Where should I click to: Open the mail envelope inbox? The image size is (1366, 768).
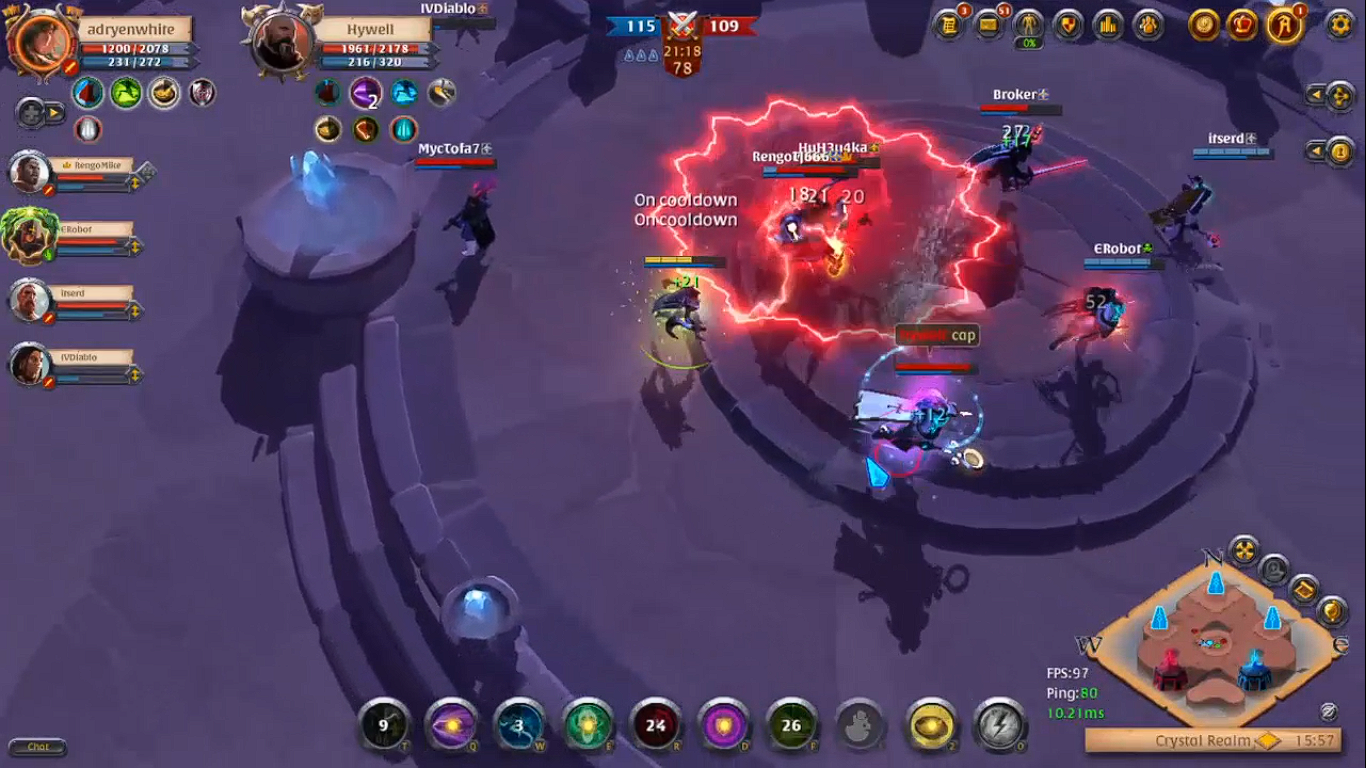click(x=989, y=25)
